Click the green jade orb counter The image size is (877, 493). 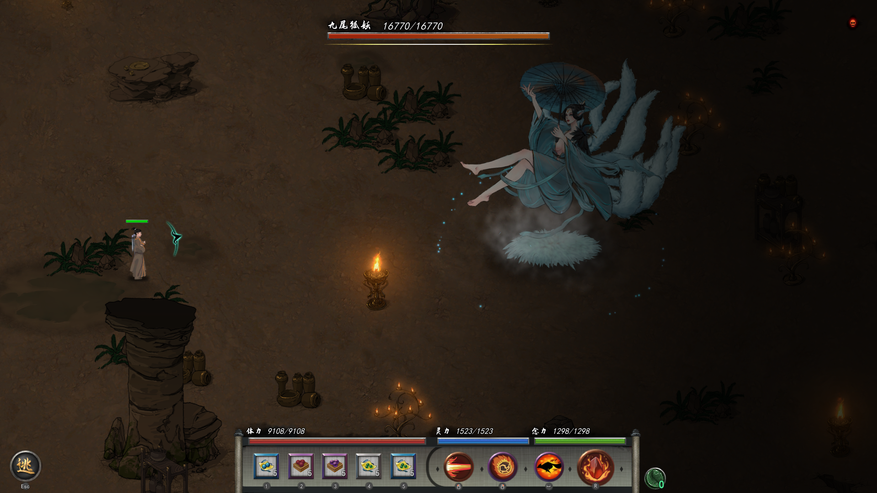pos(655,478)
